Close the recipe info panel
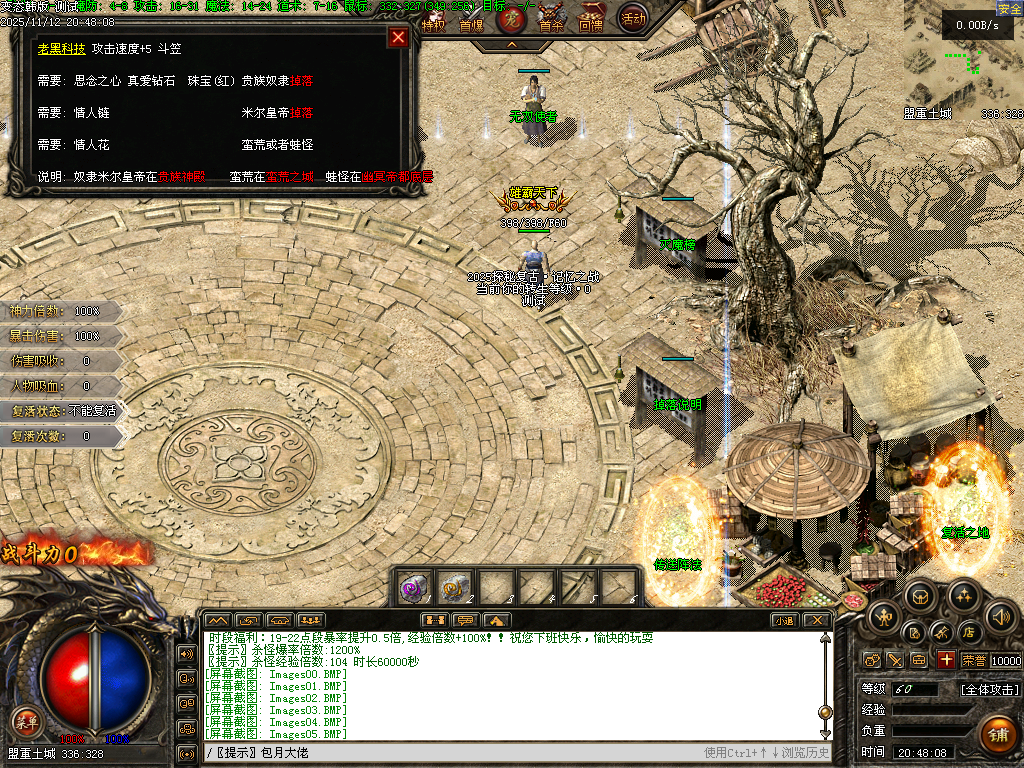The image size is (1024, 768). click(x=398, y=38)
